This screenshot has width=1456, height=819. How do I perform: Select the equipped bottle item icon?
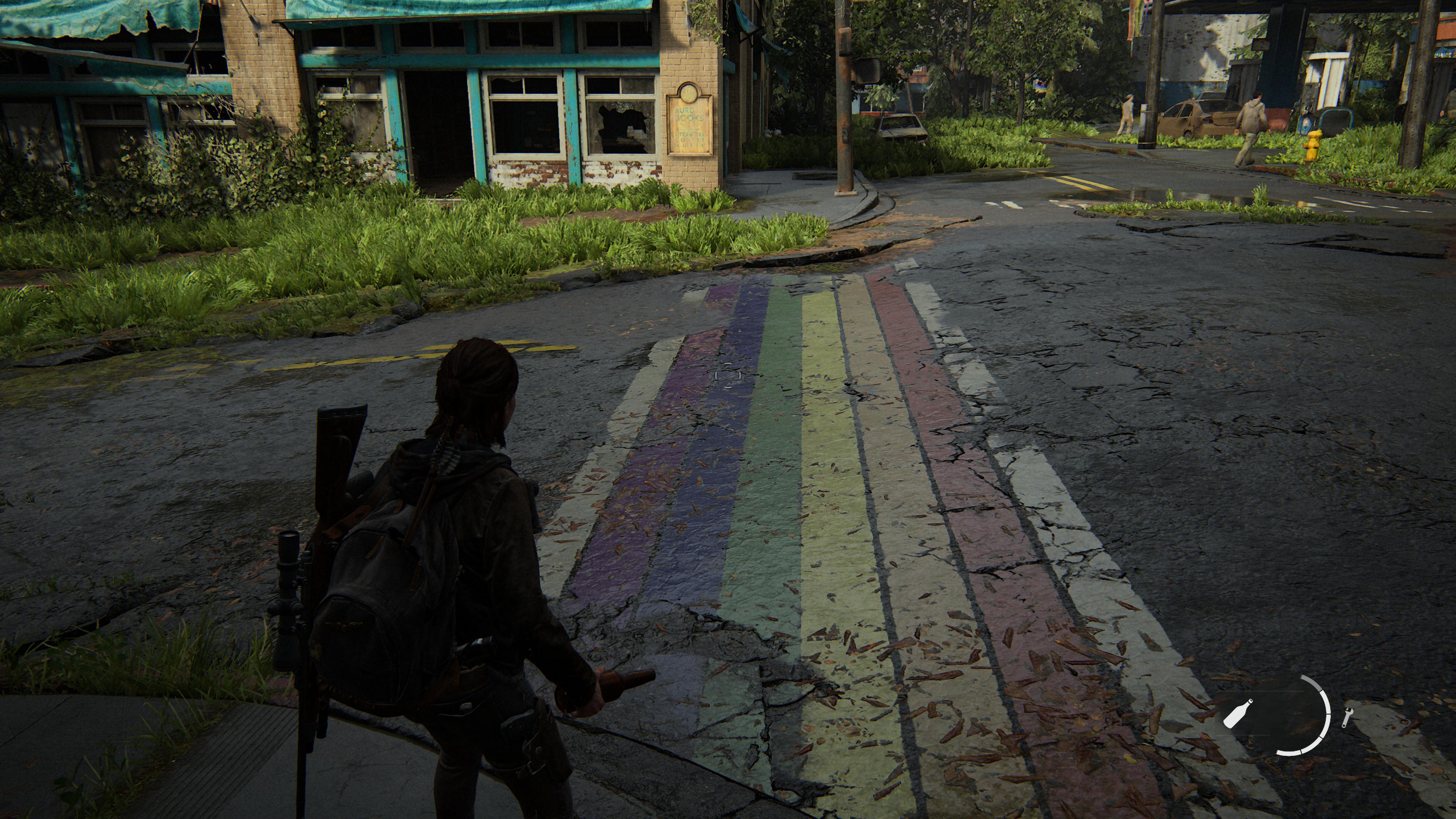point(1238,713)
